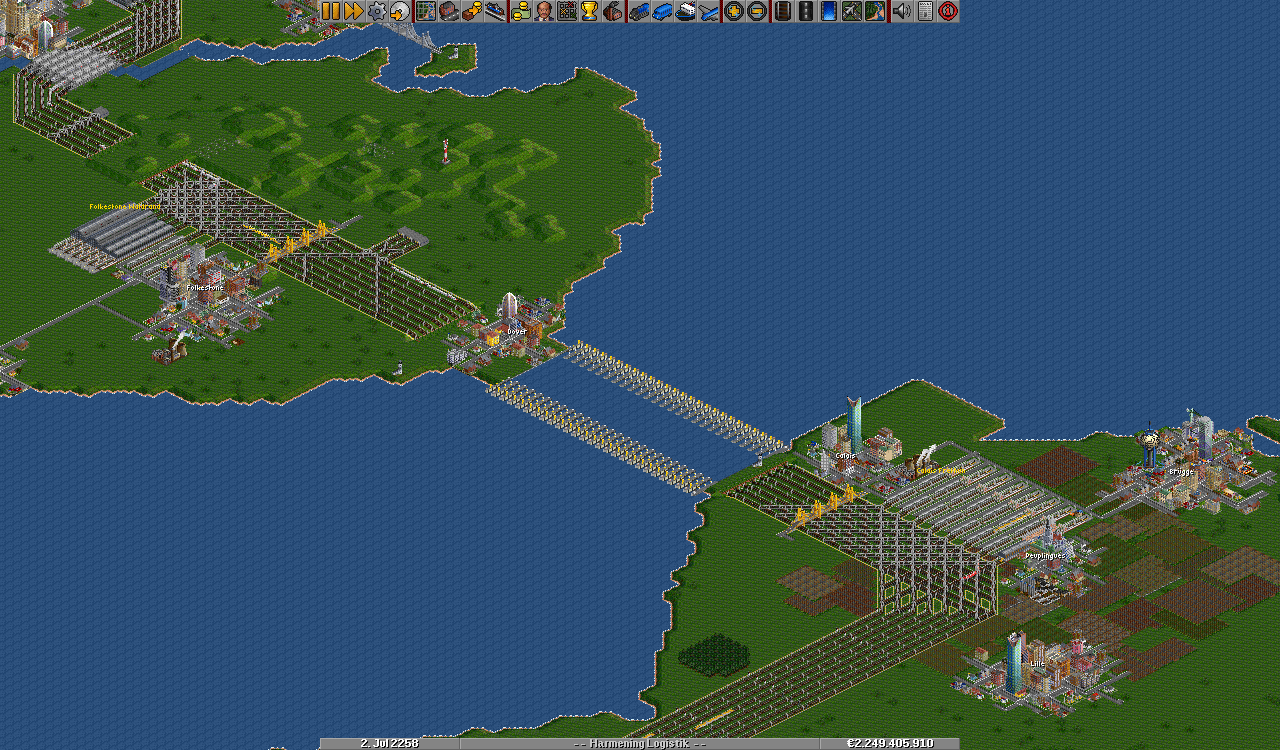1280x750 pixels.
Task: Click the status bar company name
Action: point(640,744)
